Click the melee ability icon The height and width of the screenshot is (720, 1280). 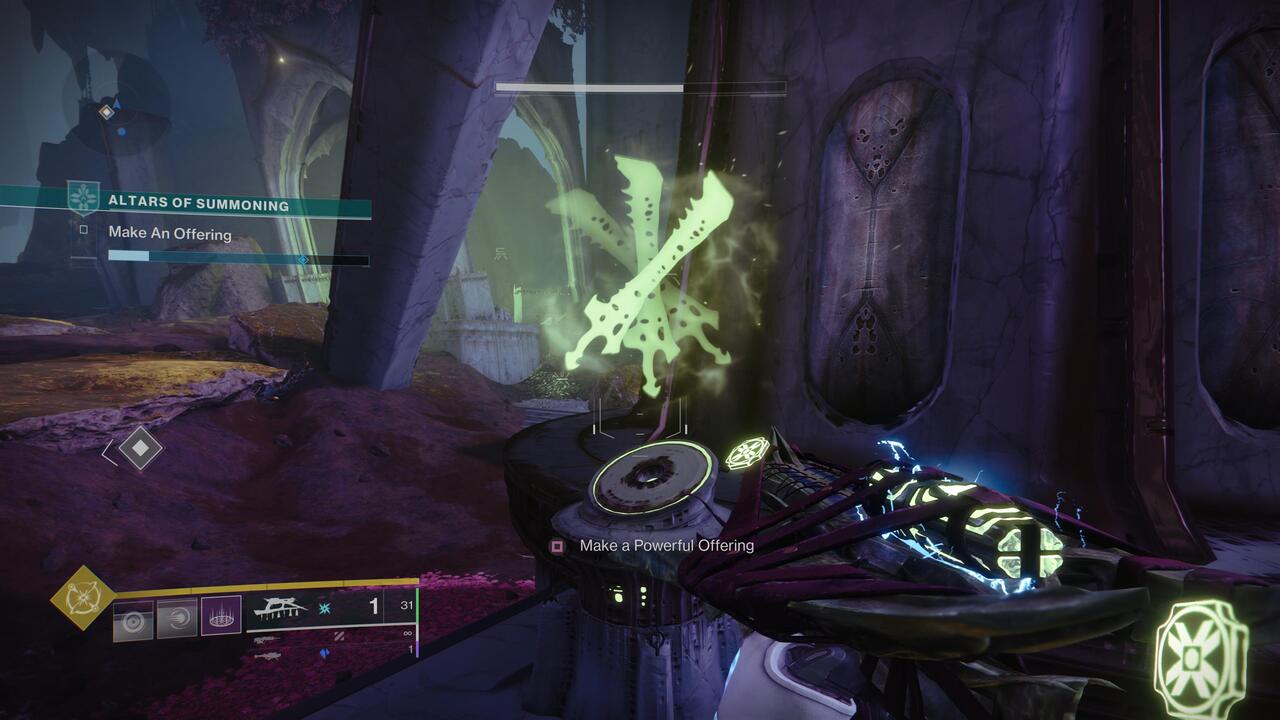point(174,618)
